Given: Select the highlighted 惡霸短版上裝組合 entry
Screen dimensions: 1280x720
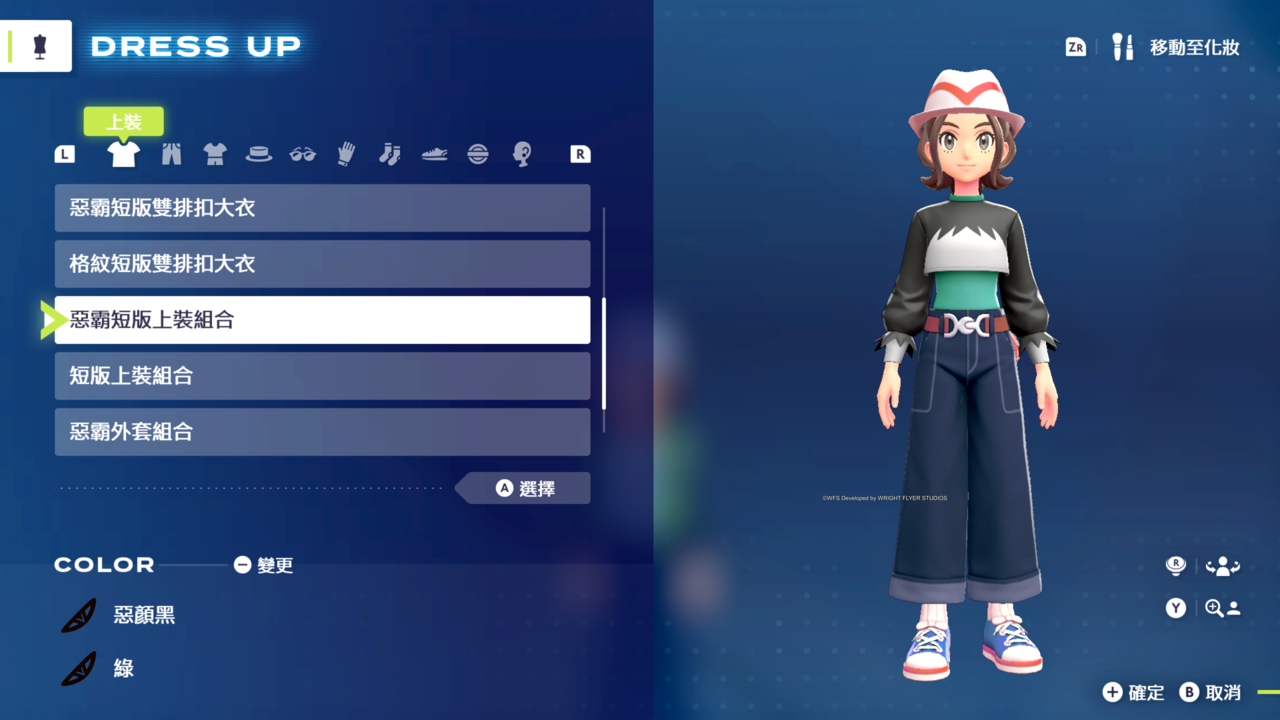Looking at the screenshot, I should tap(322, 320).
